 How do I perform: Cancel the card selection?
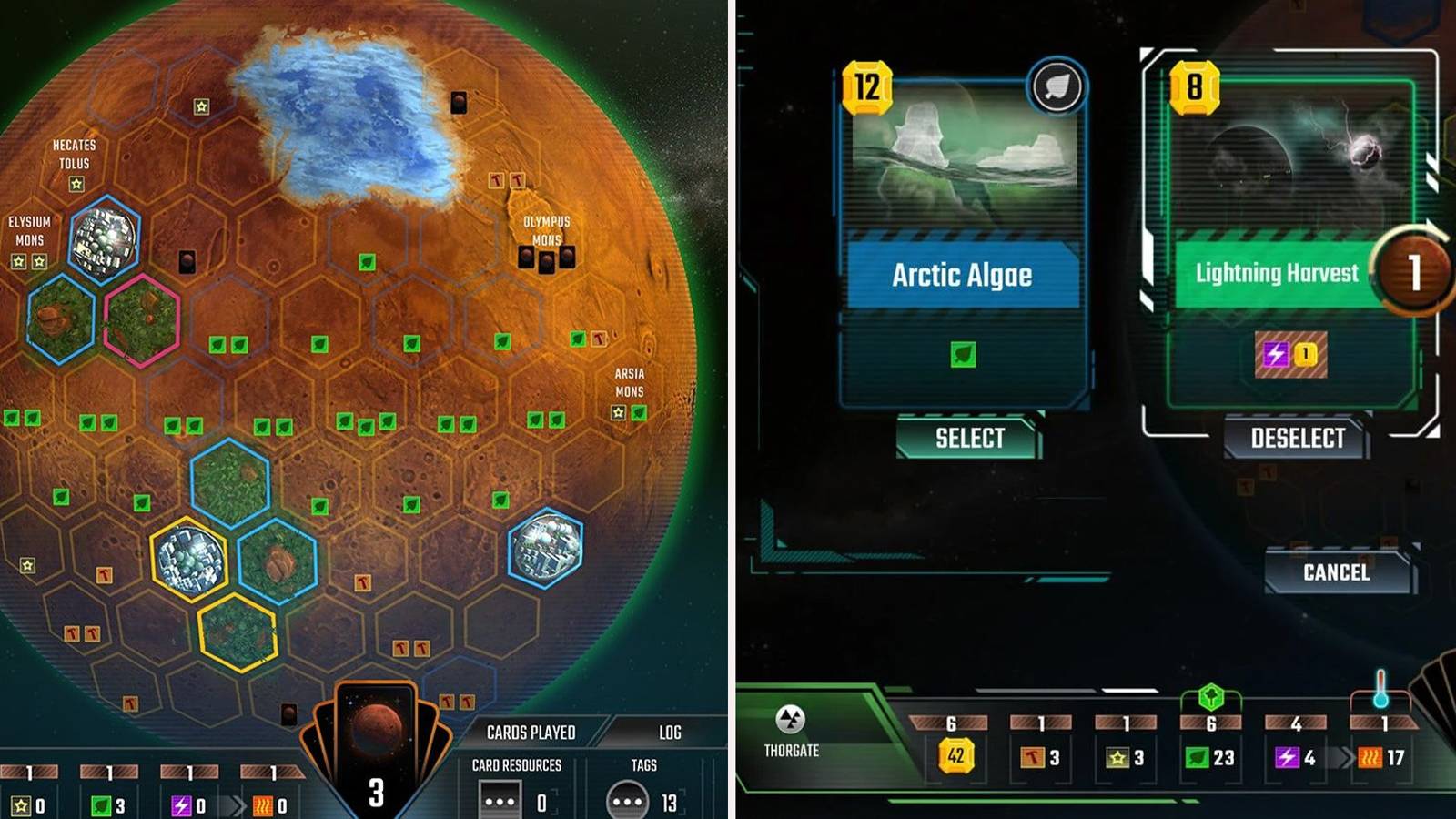point(1338,573)
